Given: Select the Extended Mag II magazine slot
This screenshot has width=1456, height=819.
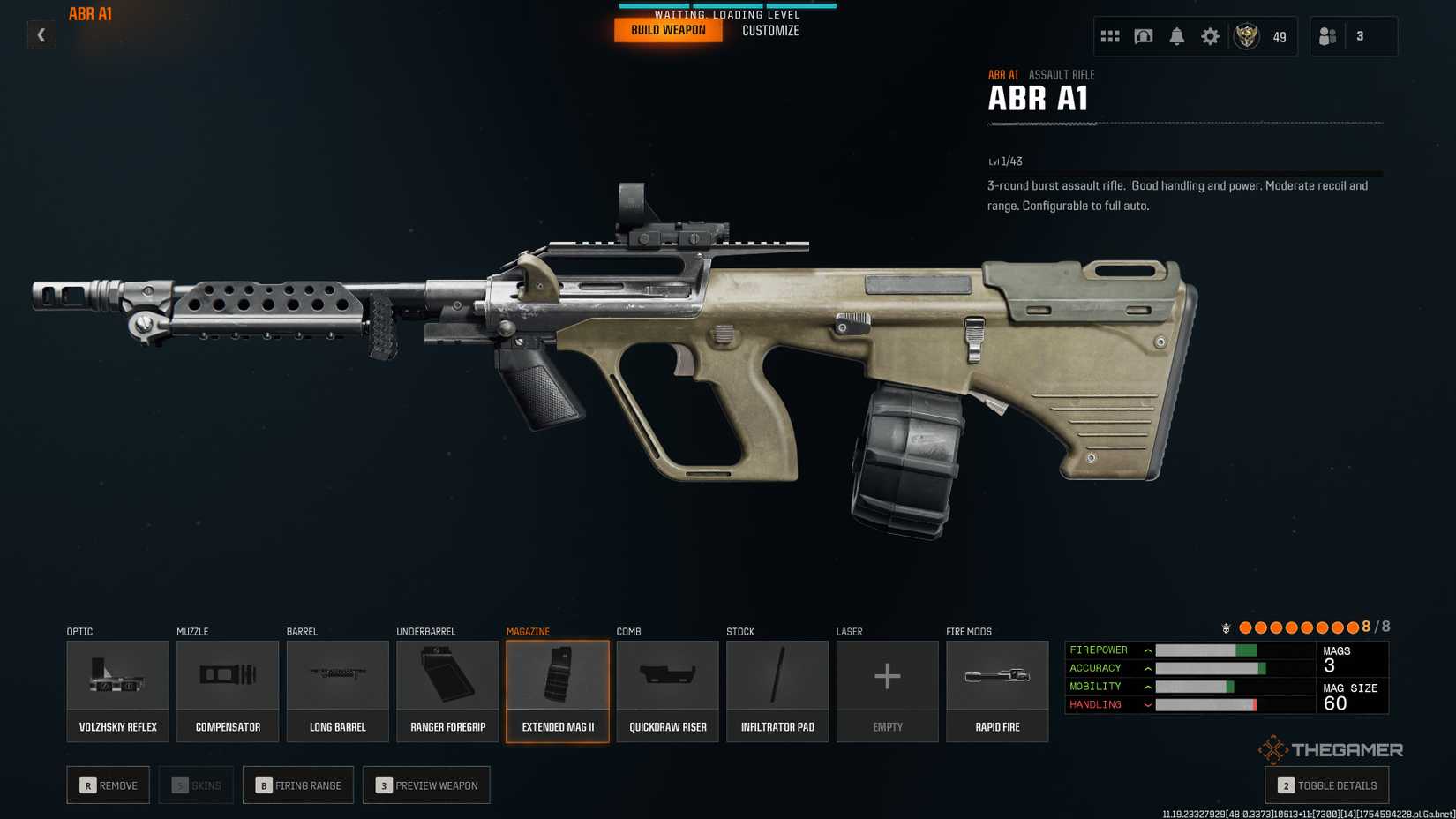Looking at the screenshot, I should (x=558, y=691).
